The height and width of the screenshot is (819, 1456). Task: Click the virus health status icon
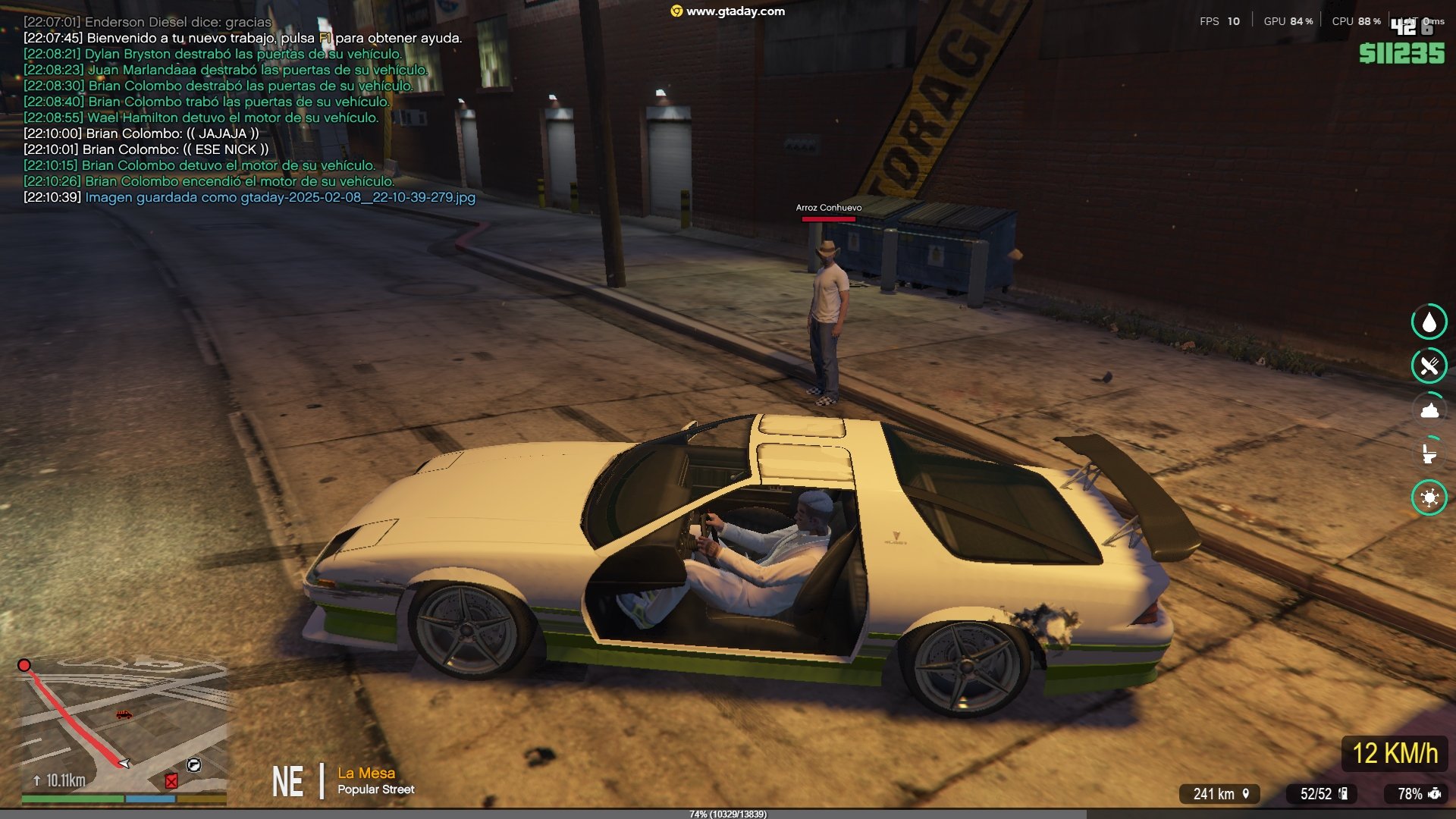click(x=1429, y=497)
